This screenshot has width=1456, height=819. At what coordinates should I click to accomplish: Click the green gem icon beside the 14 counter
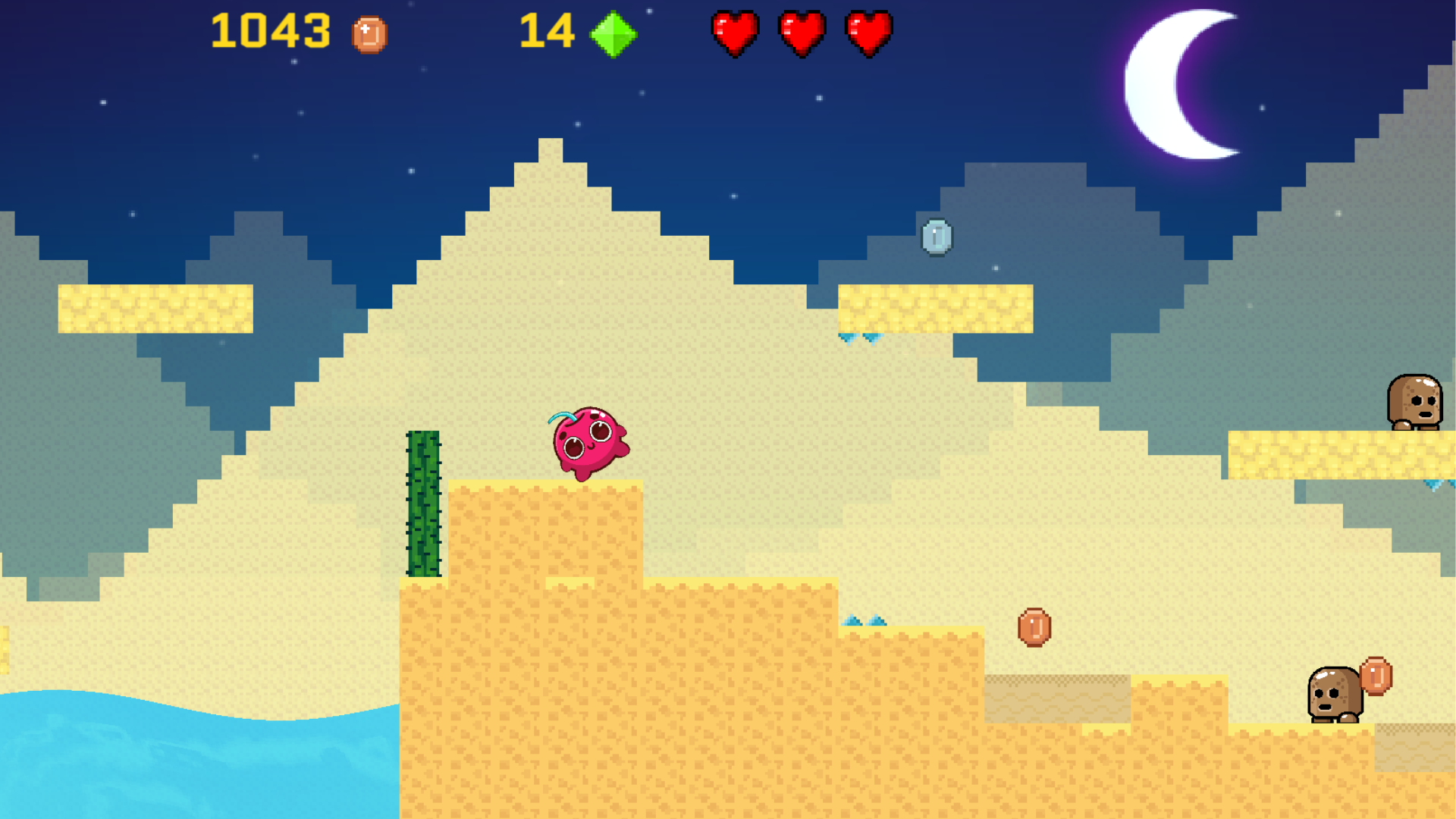[613, 34]
